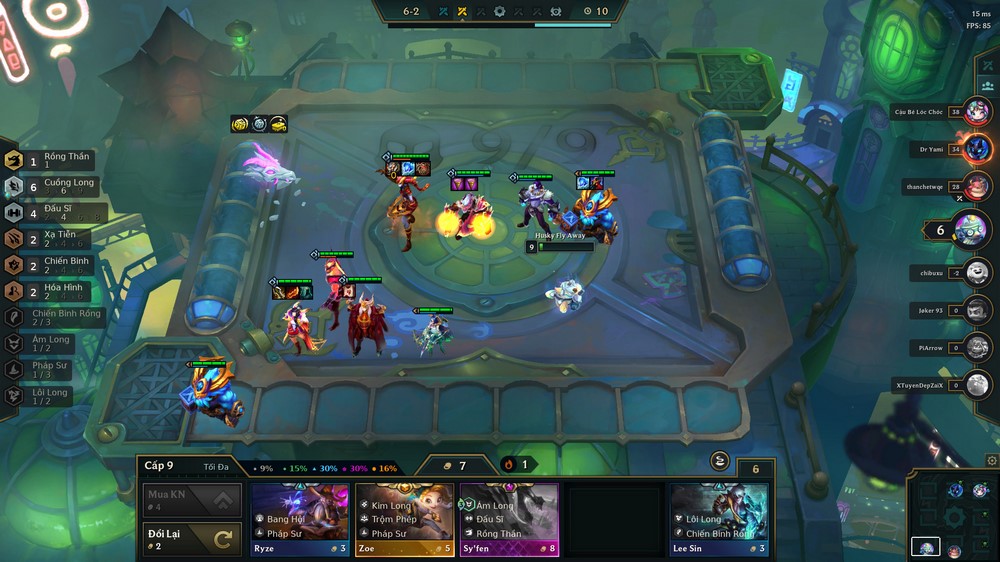Open the settings gear icon
The width and height of the screenshot is (1000, 562).
click(x=991, y=461)
